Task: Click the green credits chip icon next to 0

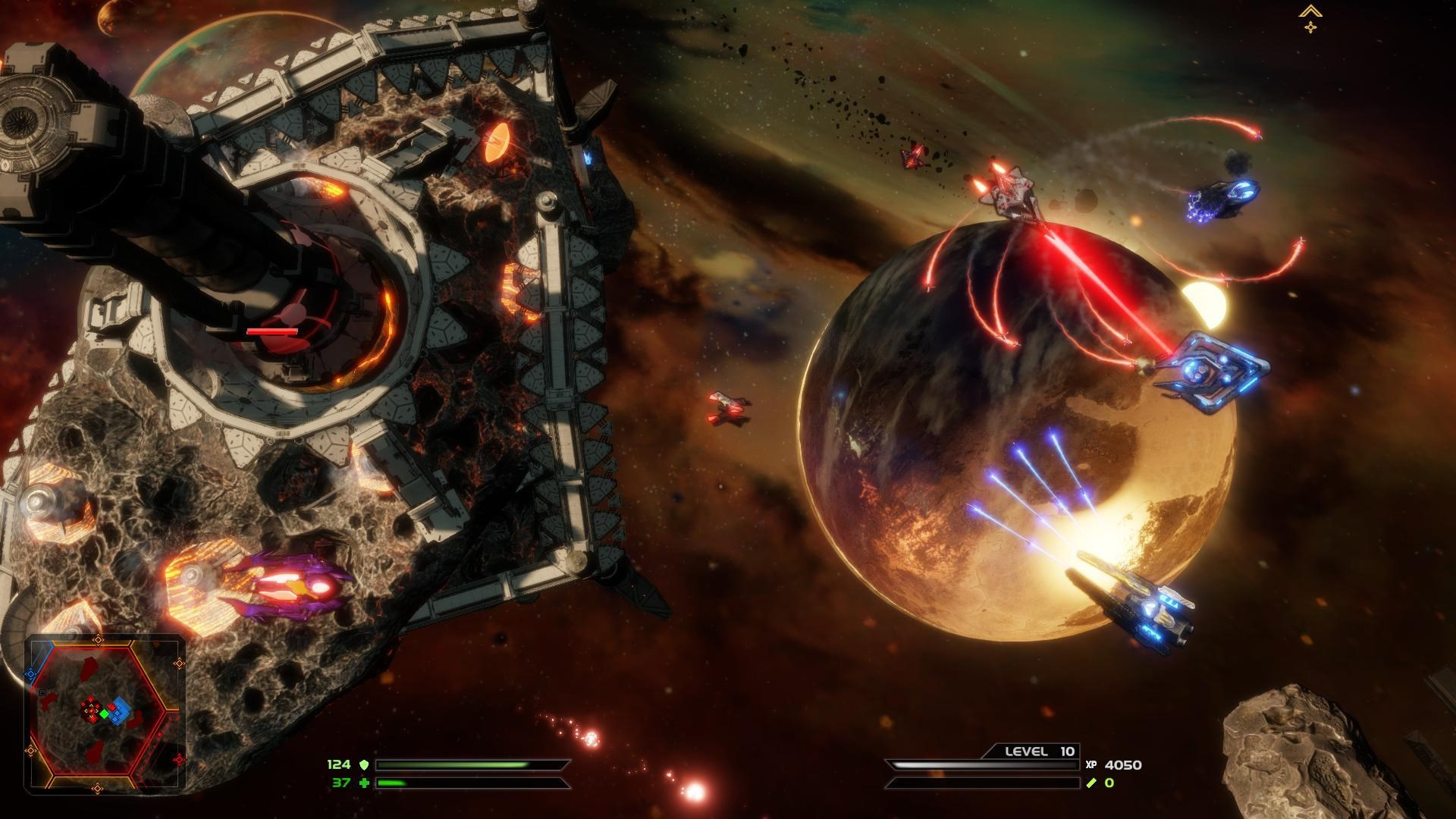Action: tap(1091, 783)
